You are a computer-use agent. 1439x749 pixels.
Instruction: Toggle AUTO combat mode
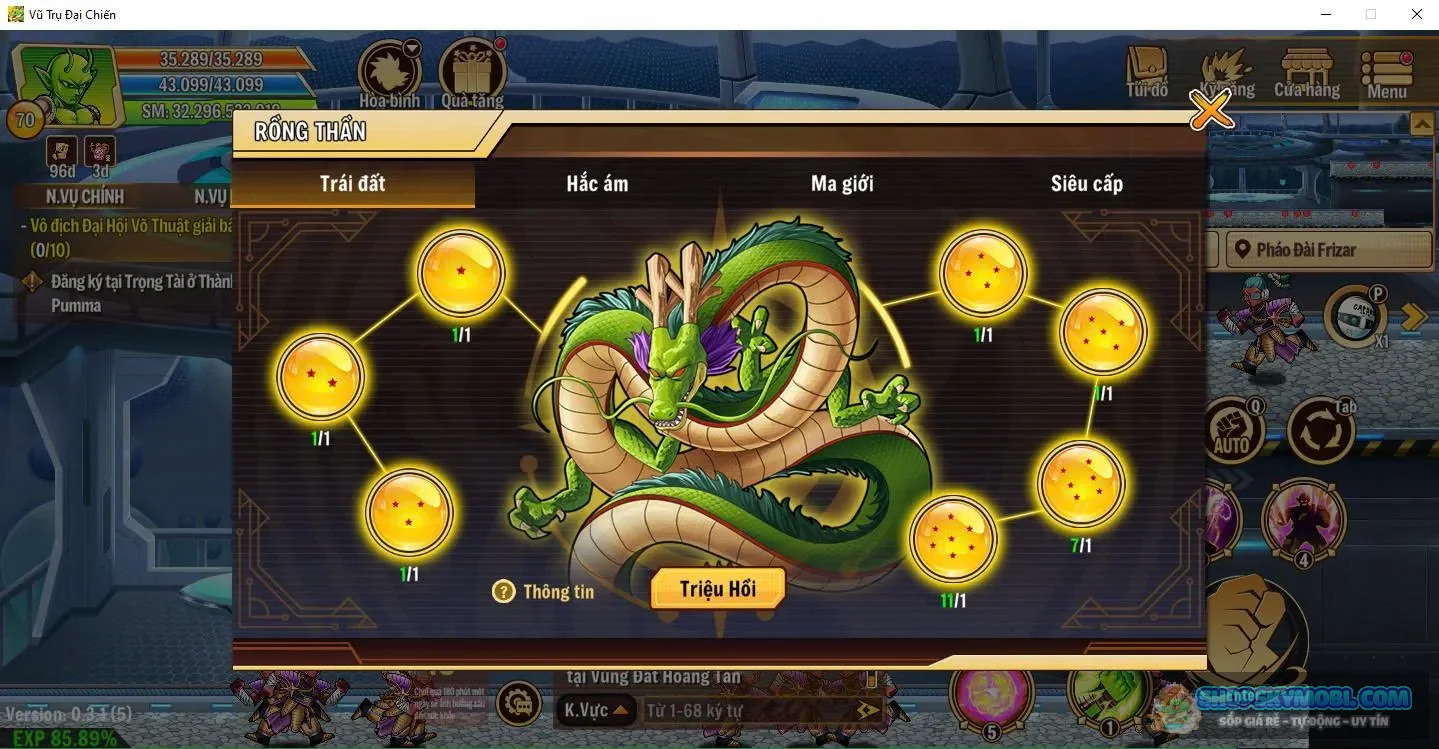pos(1237,427)
